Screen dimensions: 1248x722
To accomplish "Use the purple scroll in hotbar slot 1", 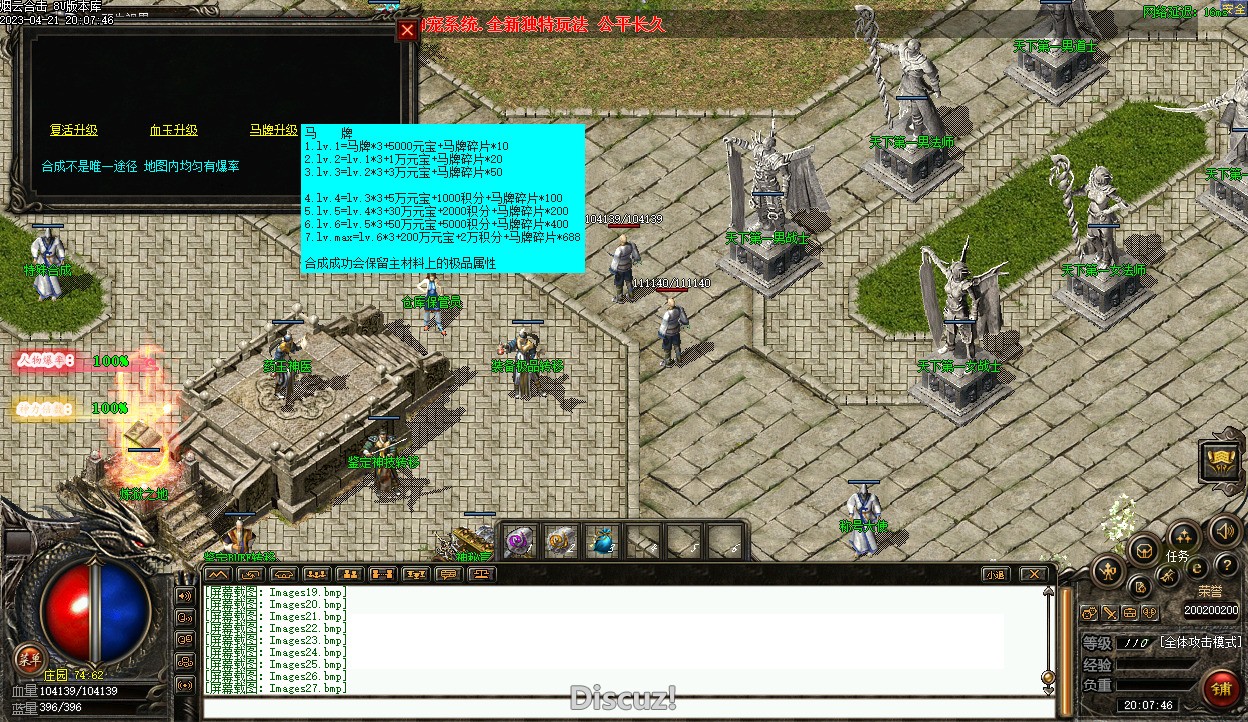I will 519,542.
